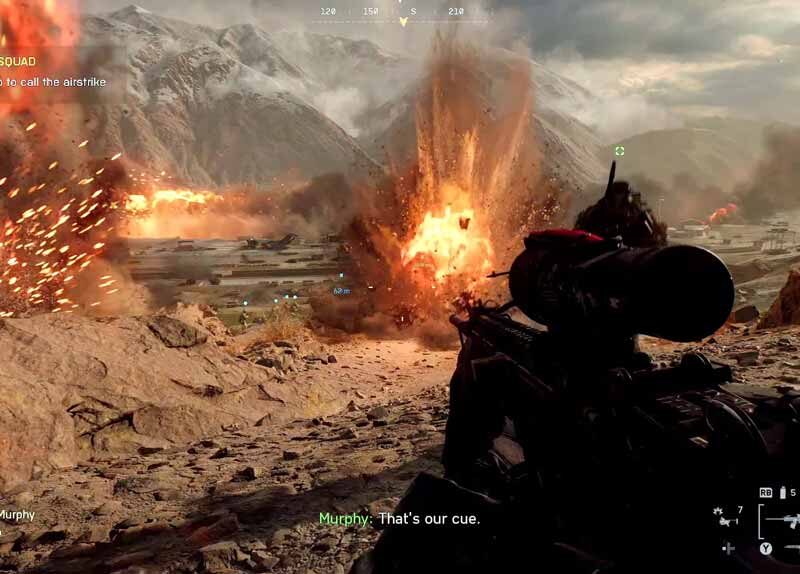Click the compass heading bar
The height and width of the screenshot is (574, 800).
point(399,13)
